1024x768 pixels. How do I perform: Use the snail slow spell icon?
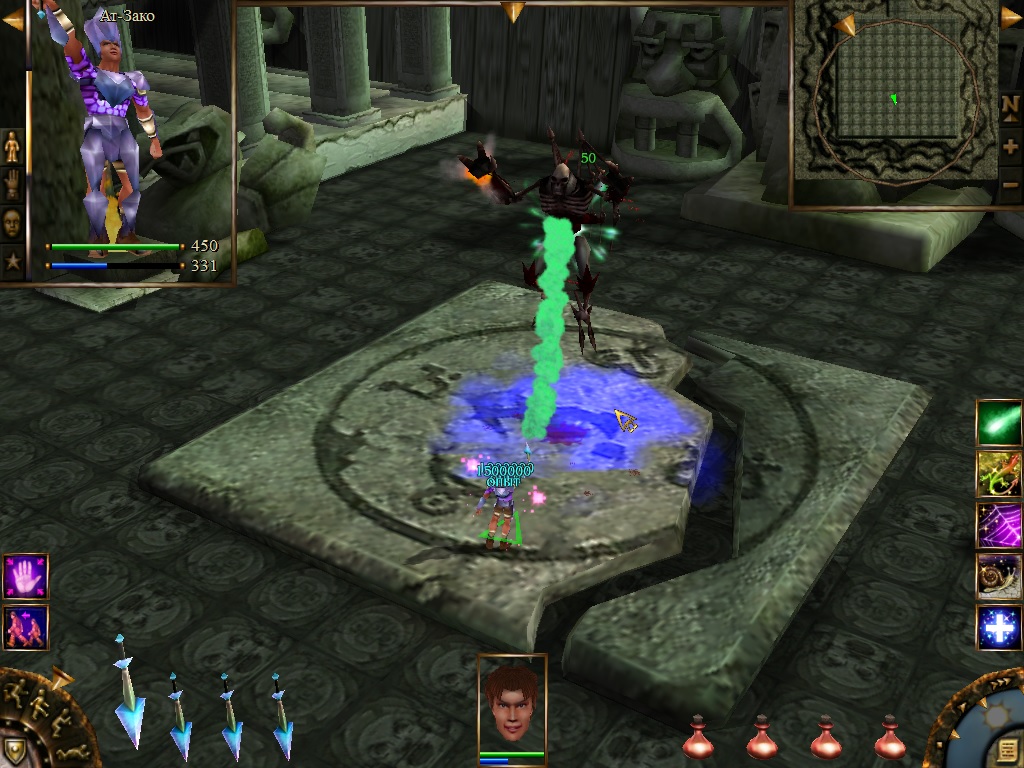[x=998, y=577]
